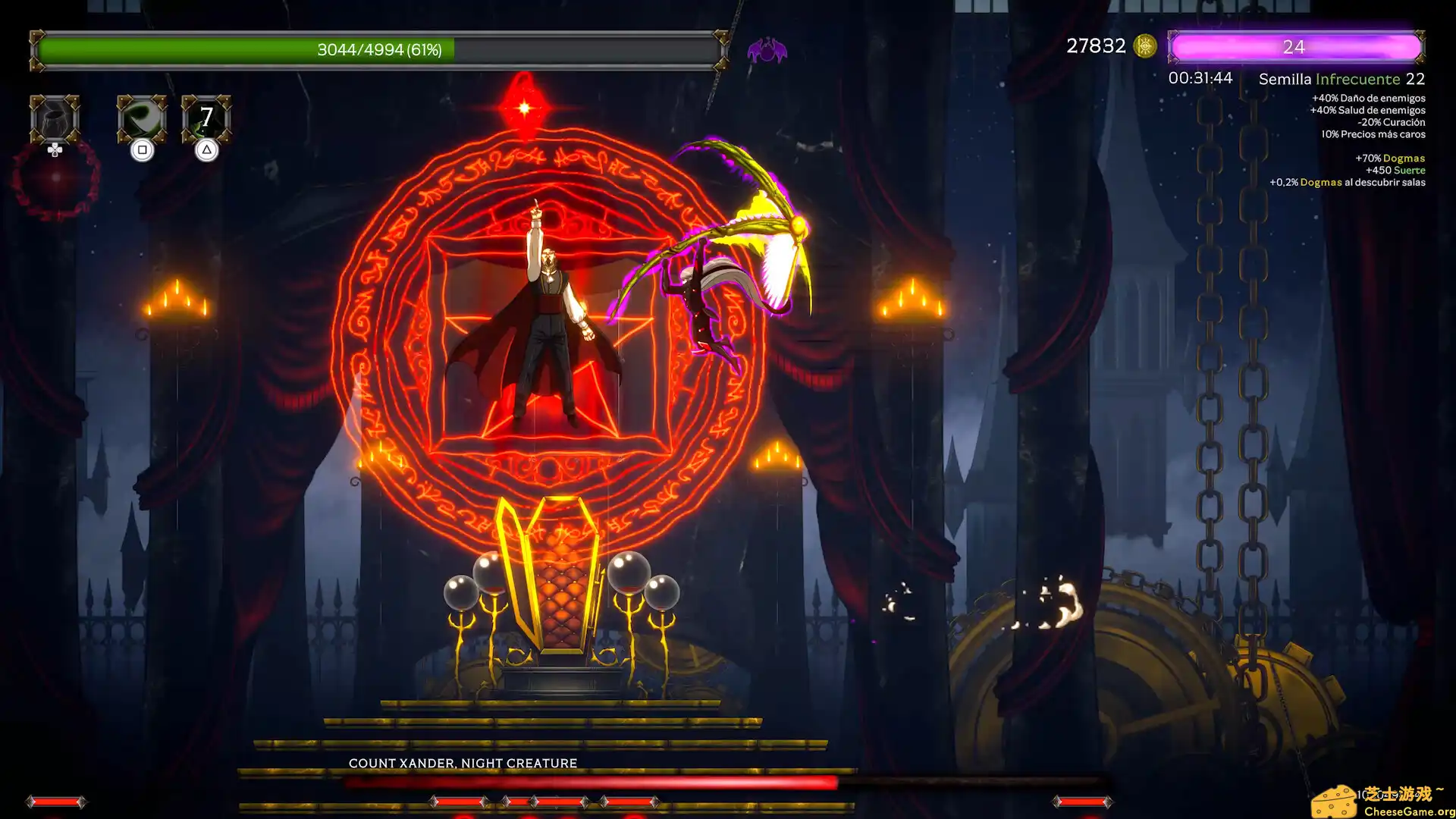Click the gold coin currency icon
1456x819 pixels.
point(1144,46)
